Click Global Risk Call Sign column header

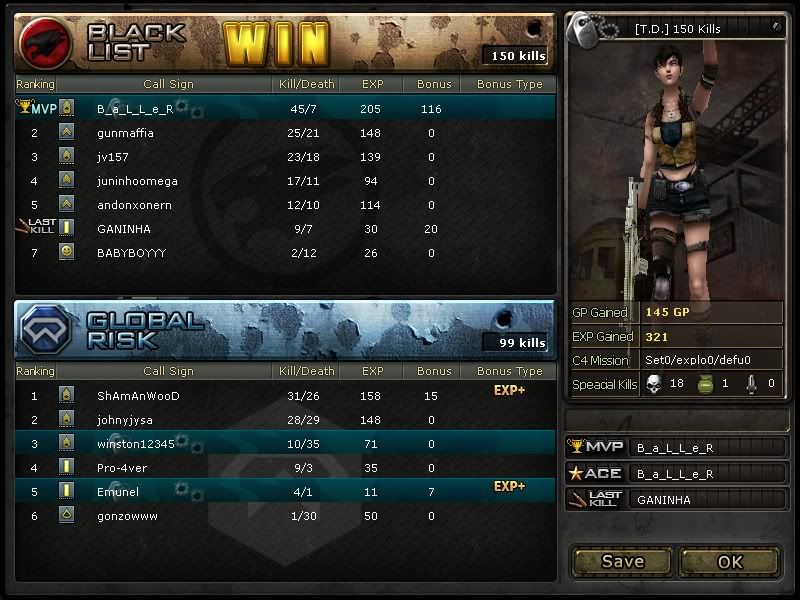pos(168,371)
